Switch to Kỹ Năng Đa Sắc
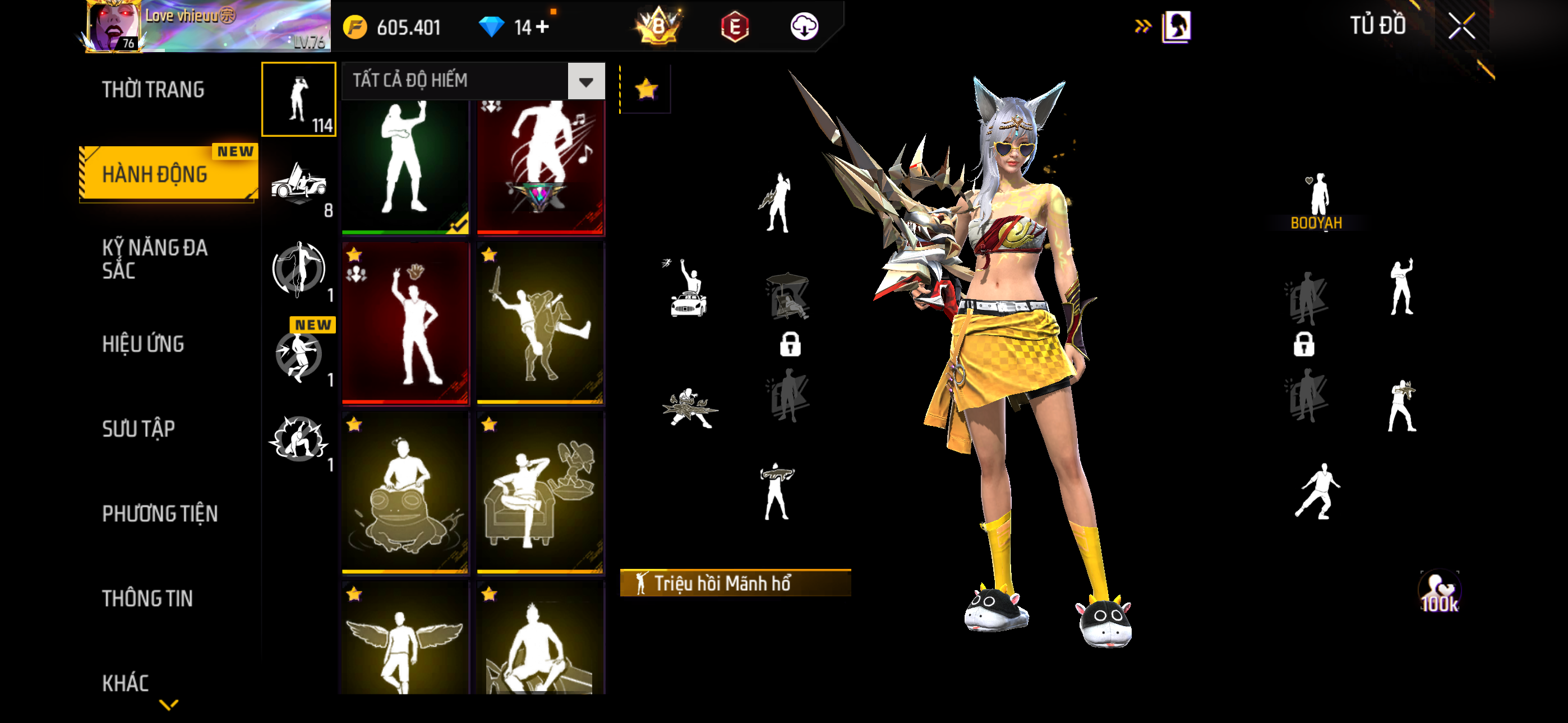 (x=155, y=258)
